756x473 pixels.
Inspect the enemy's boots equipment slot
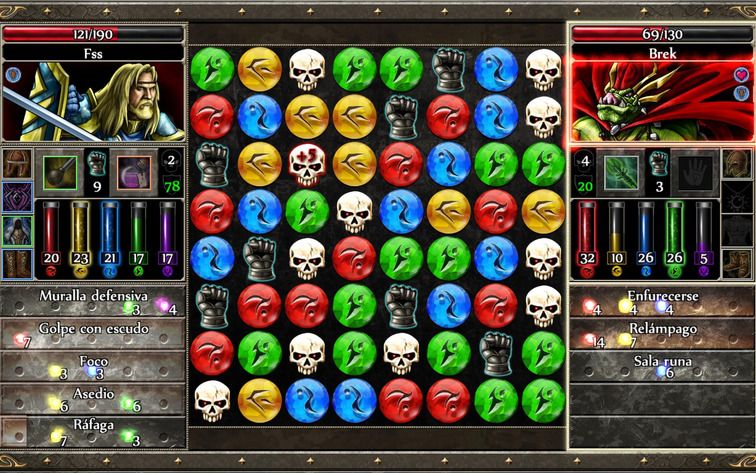click(738, 264)
